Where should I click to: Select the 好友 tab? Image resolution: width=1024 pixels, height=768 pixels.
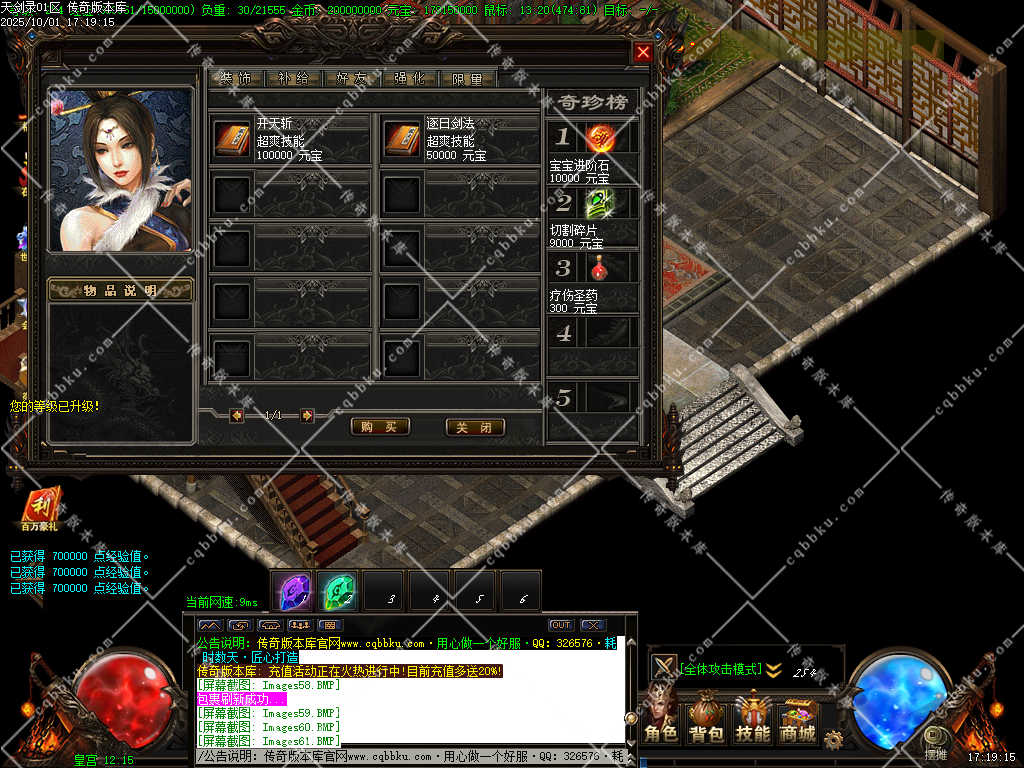(352, 79)
